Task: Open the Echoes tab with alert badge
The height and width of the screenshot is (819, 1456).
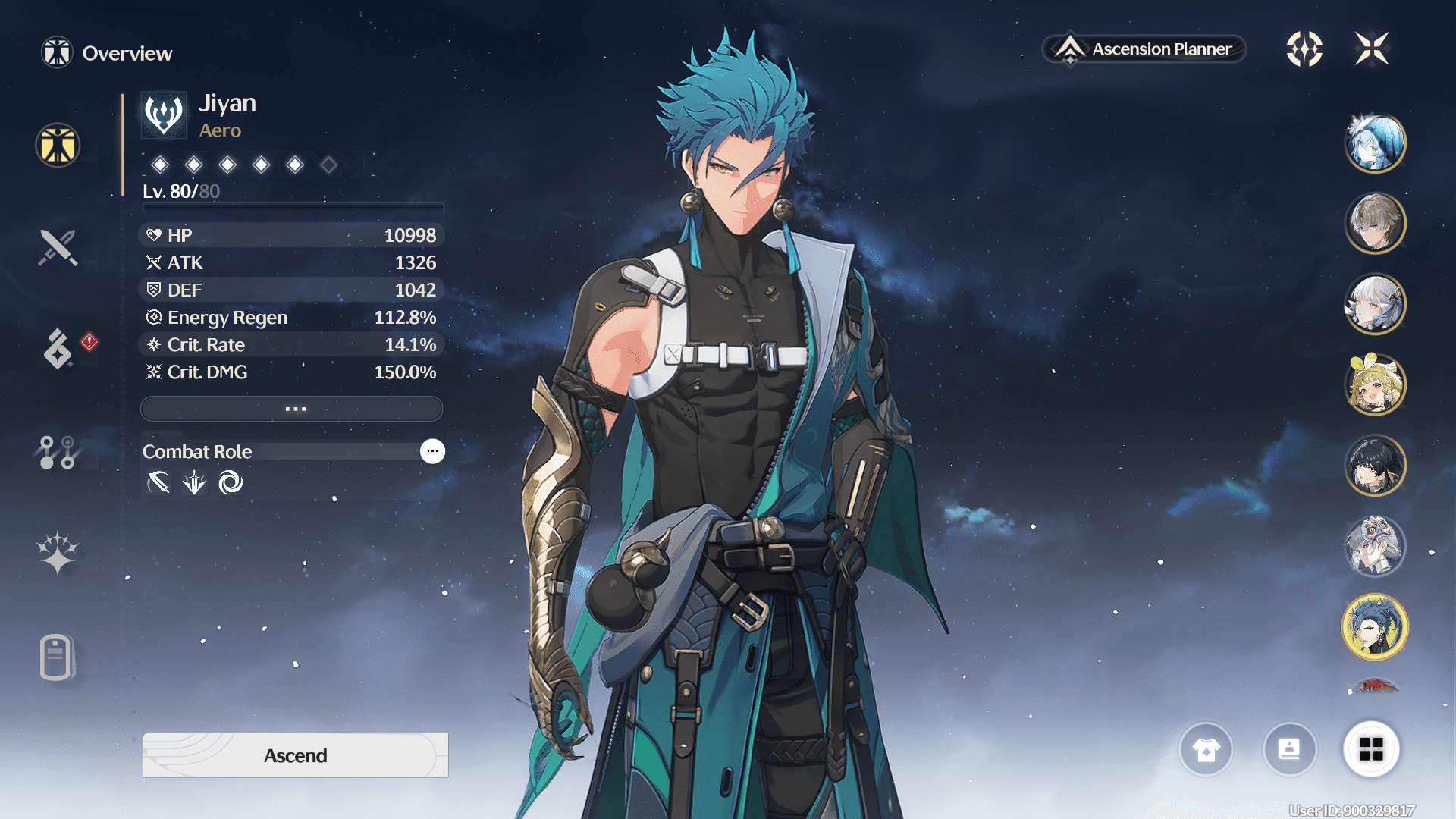Action: pos(58,349)
